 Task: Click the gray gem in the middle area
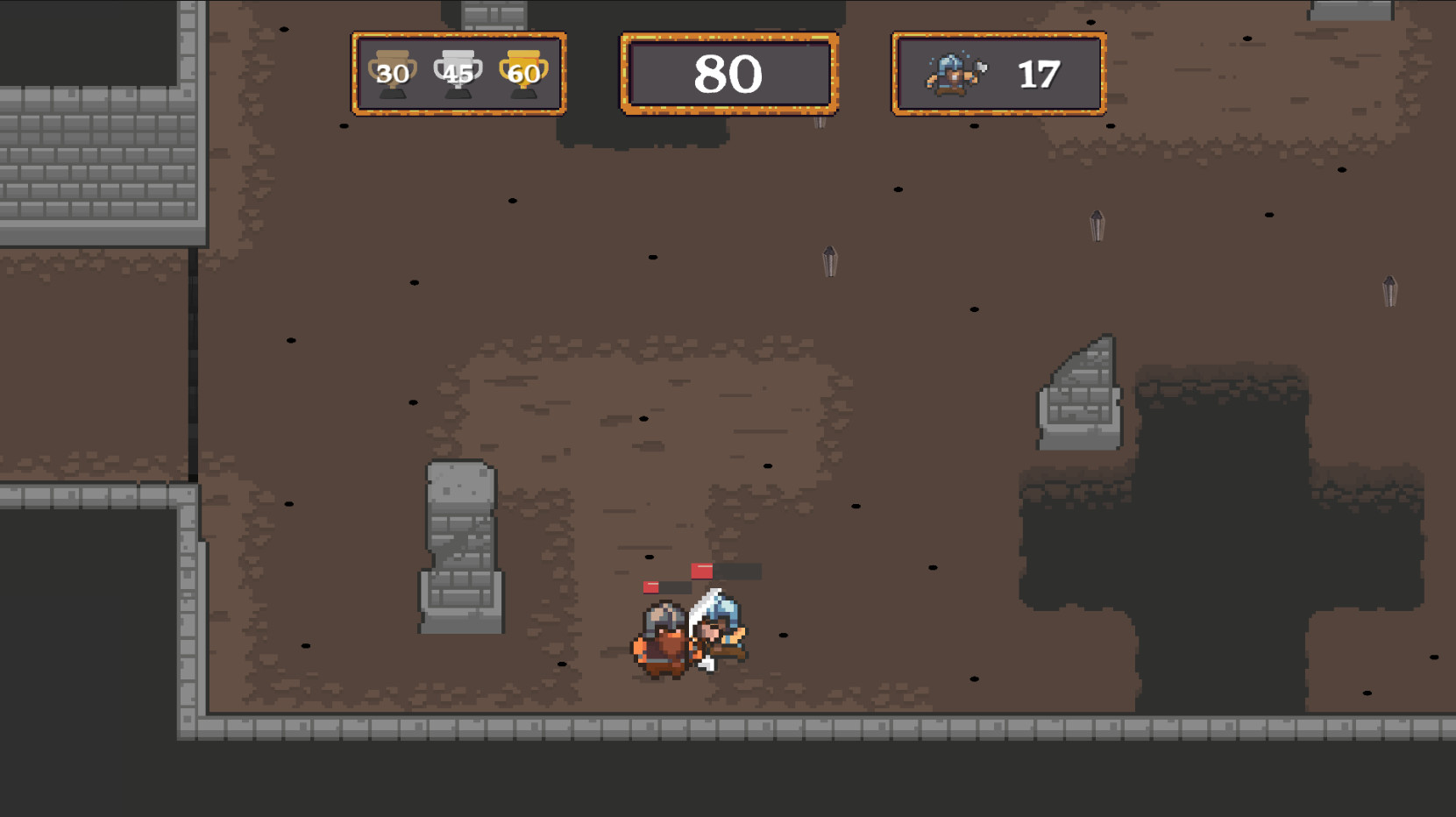tap(828, 261)
